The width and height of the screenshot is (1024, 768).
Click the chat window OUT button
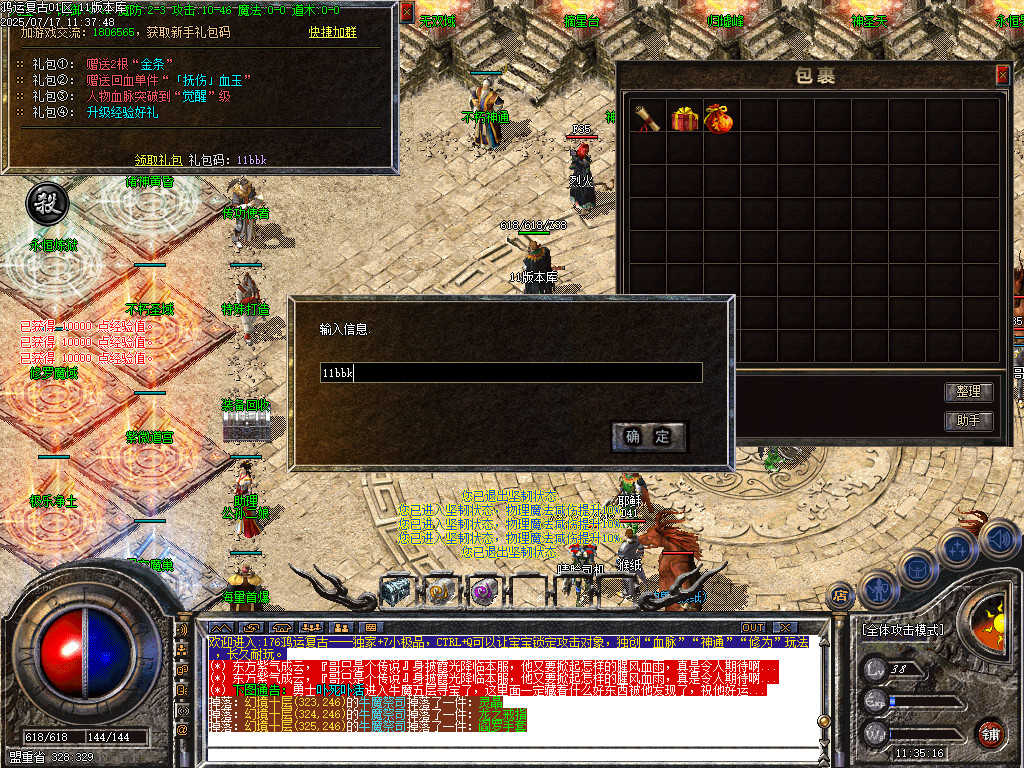tap(753, 628)
